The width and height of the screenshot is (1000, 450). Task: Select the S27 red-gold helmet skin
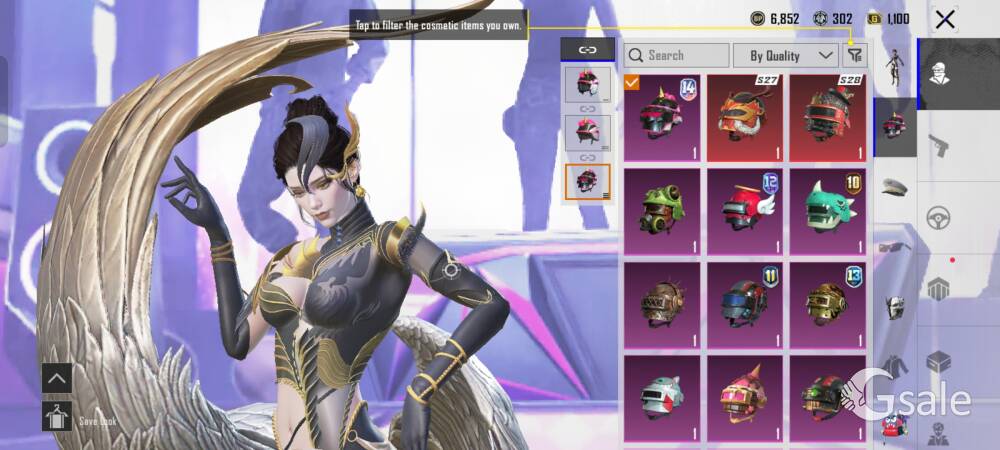(745, 117)
